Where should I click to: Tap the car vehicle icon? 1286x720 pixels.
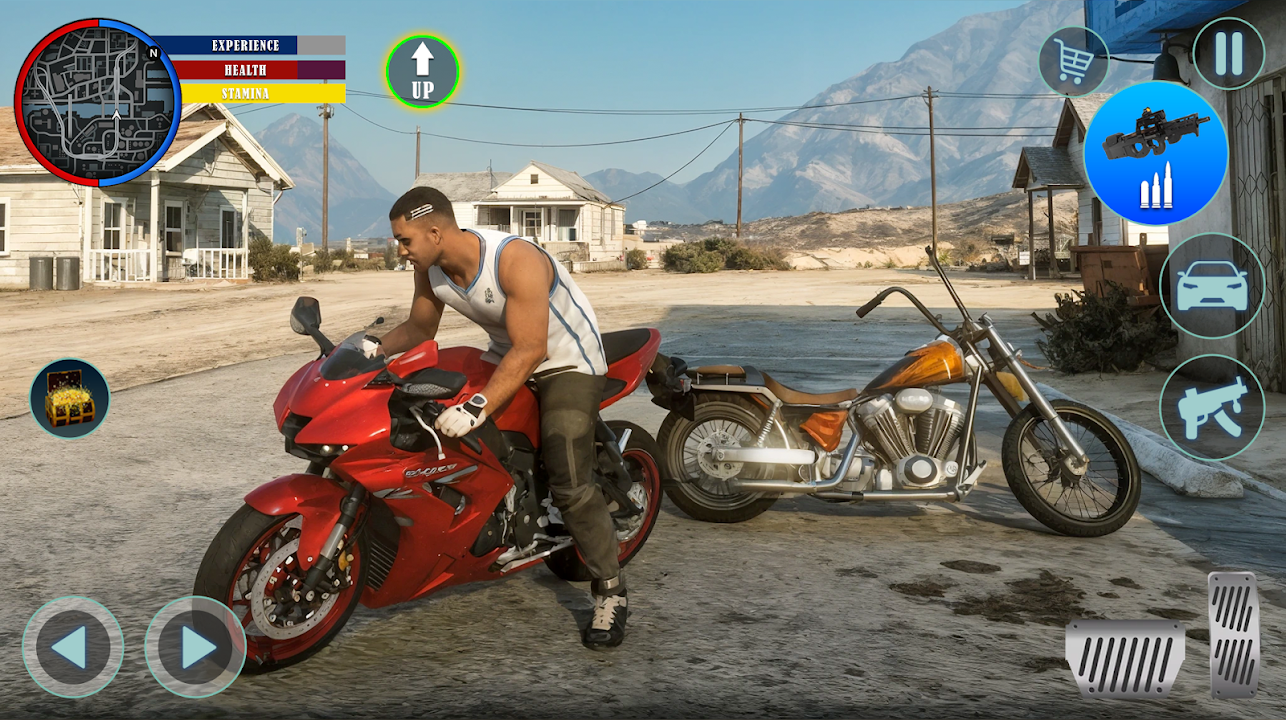pyautogui.click(x=1212, y=286)
